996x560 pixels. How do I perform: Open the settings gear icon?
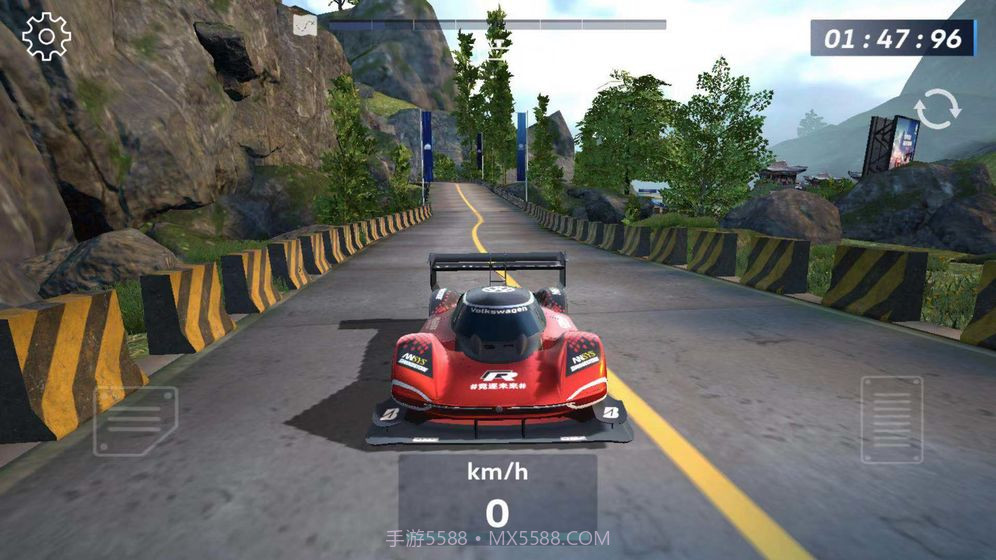(46, 37)
